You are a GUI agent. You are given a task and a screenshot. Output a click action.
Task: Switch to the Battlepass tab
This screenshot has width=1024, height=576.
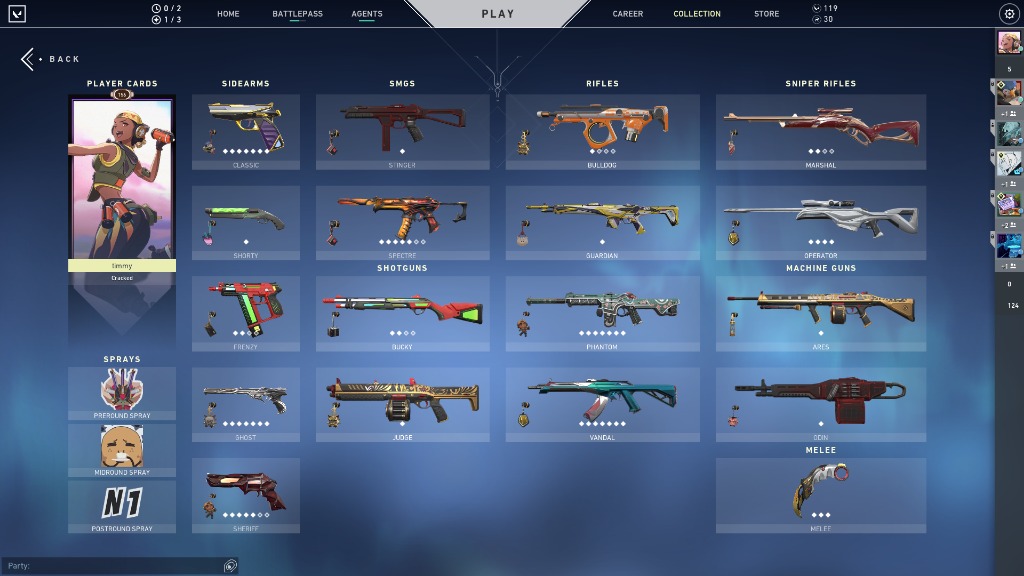point(297,14)
